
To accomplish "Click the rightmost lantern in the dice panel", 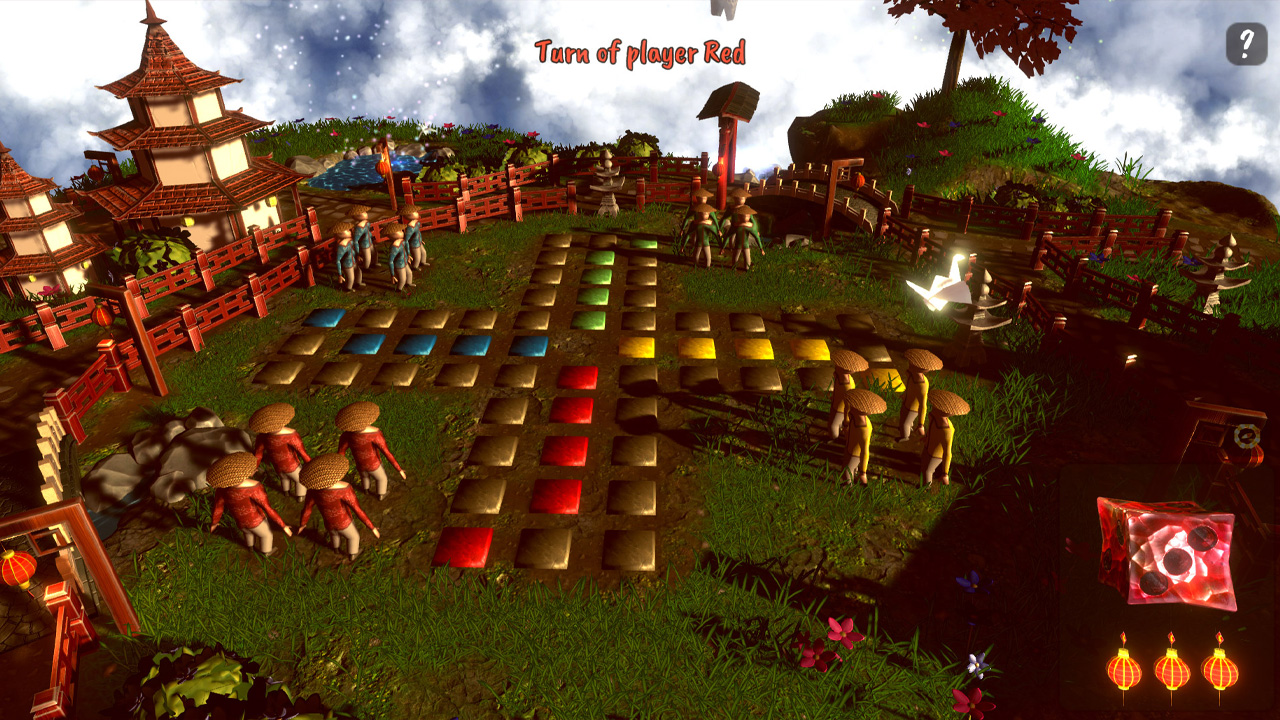I will [1221, 668].
